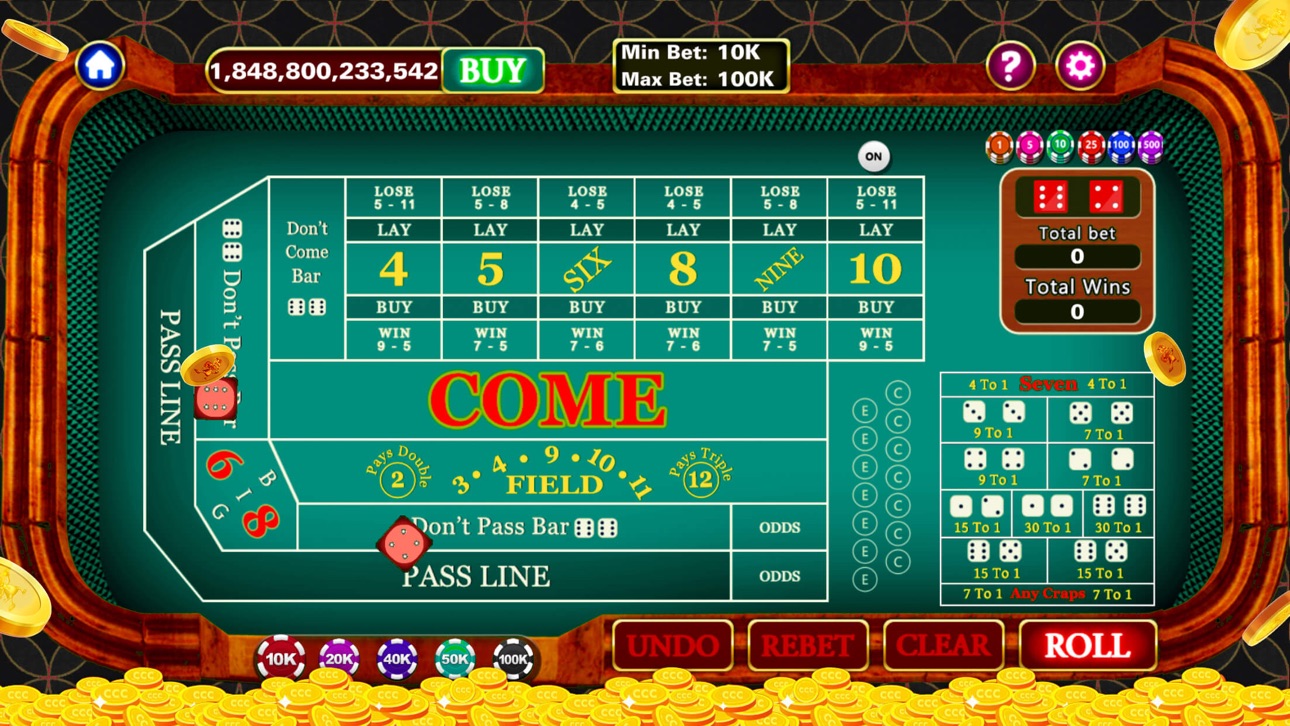Screen dimensions: 1290x726
Task: Select the 50K betting chip
Action: (x=454, y=660)
